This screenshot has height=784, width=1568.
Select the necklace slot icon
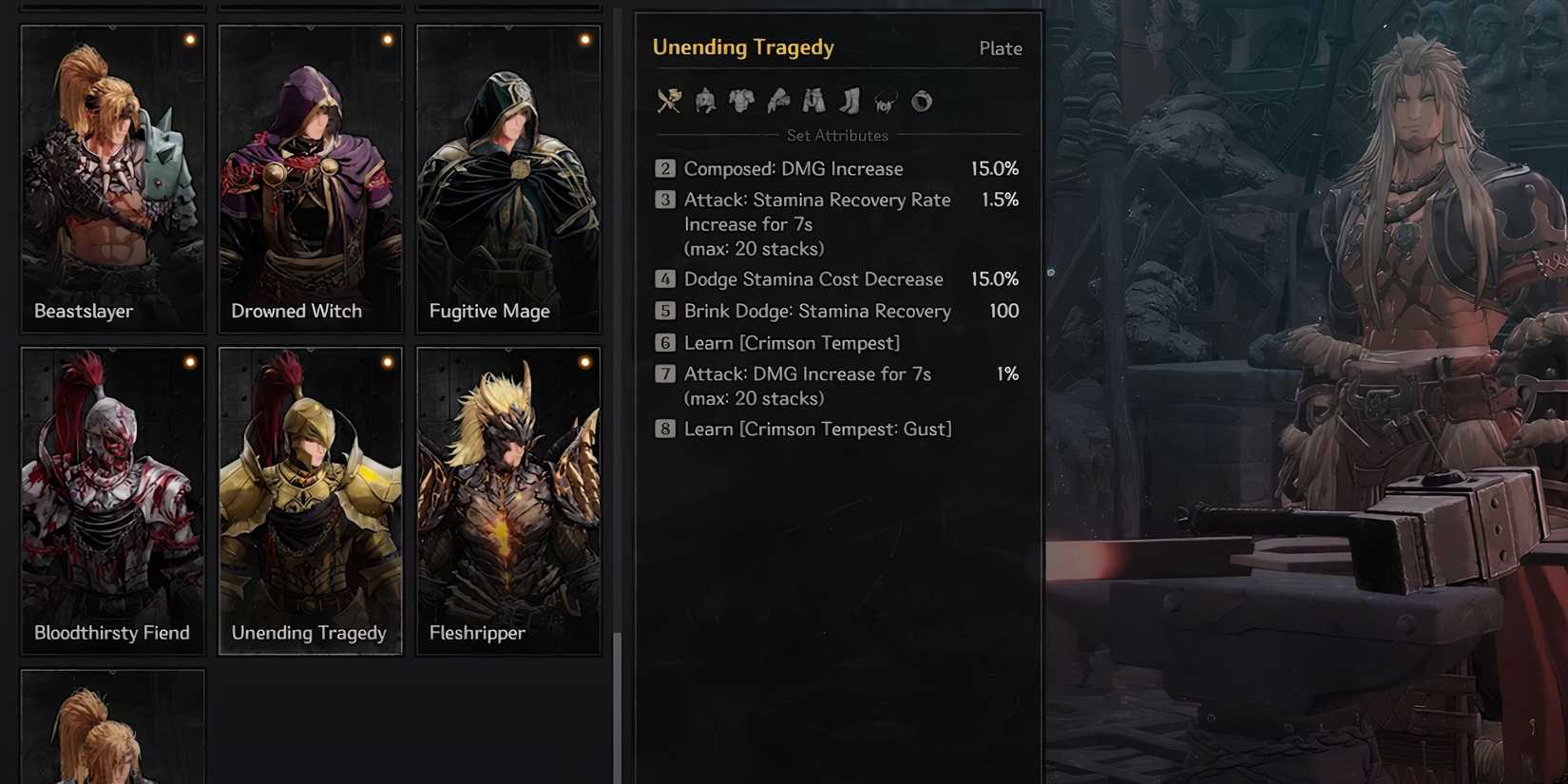(x=885, y=102)
